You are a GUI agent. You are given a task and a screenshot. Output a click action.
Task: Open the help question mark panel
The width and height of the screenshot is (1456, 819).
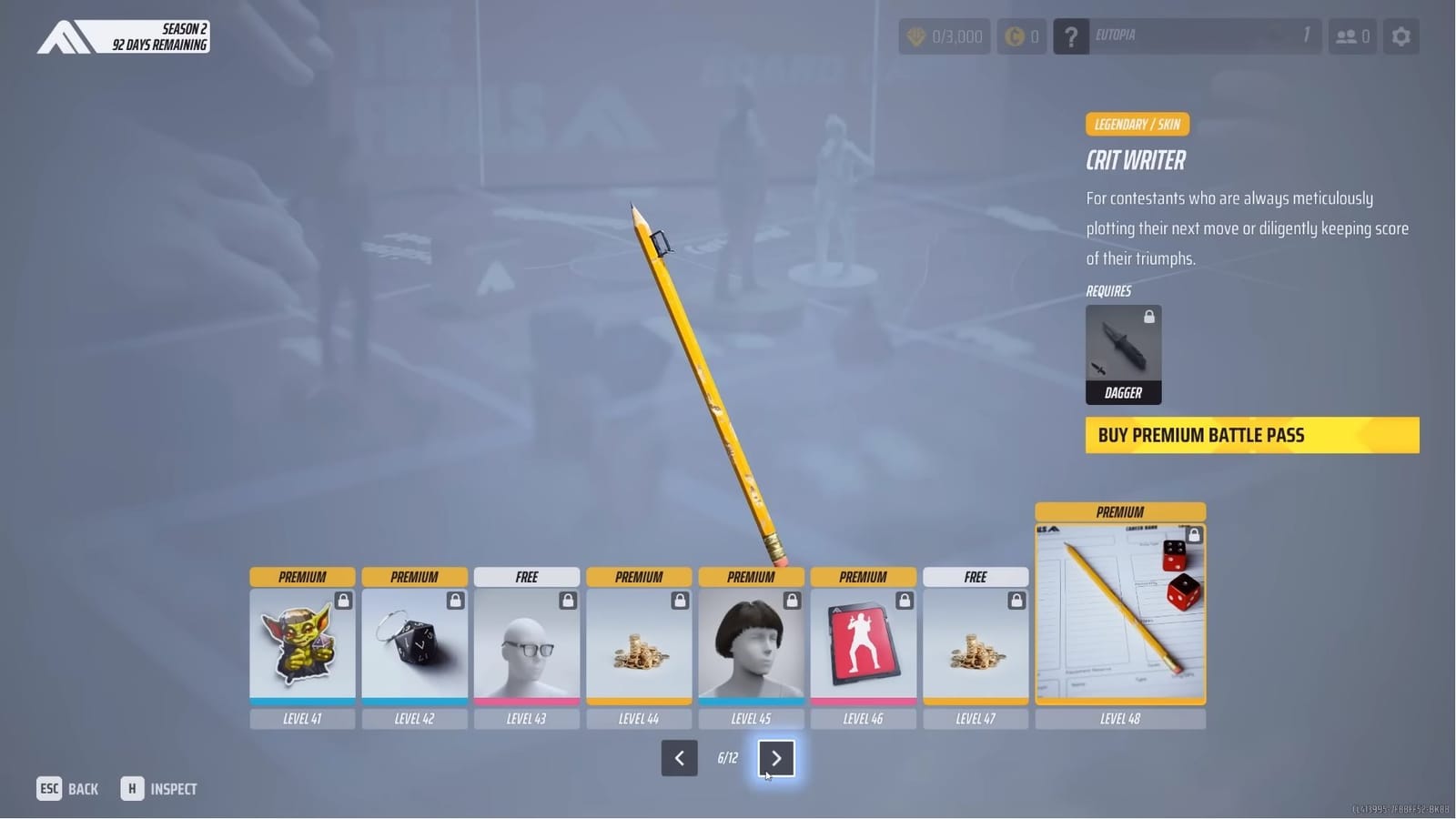(x=1071, y=36)
